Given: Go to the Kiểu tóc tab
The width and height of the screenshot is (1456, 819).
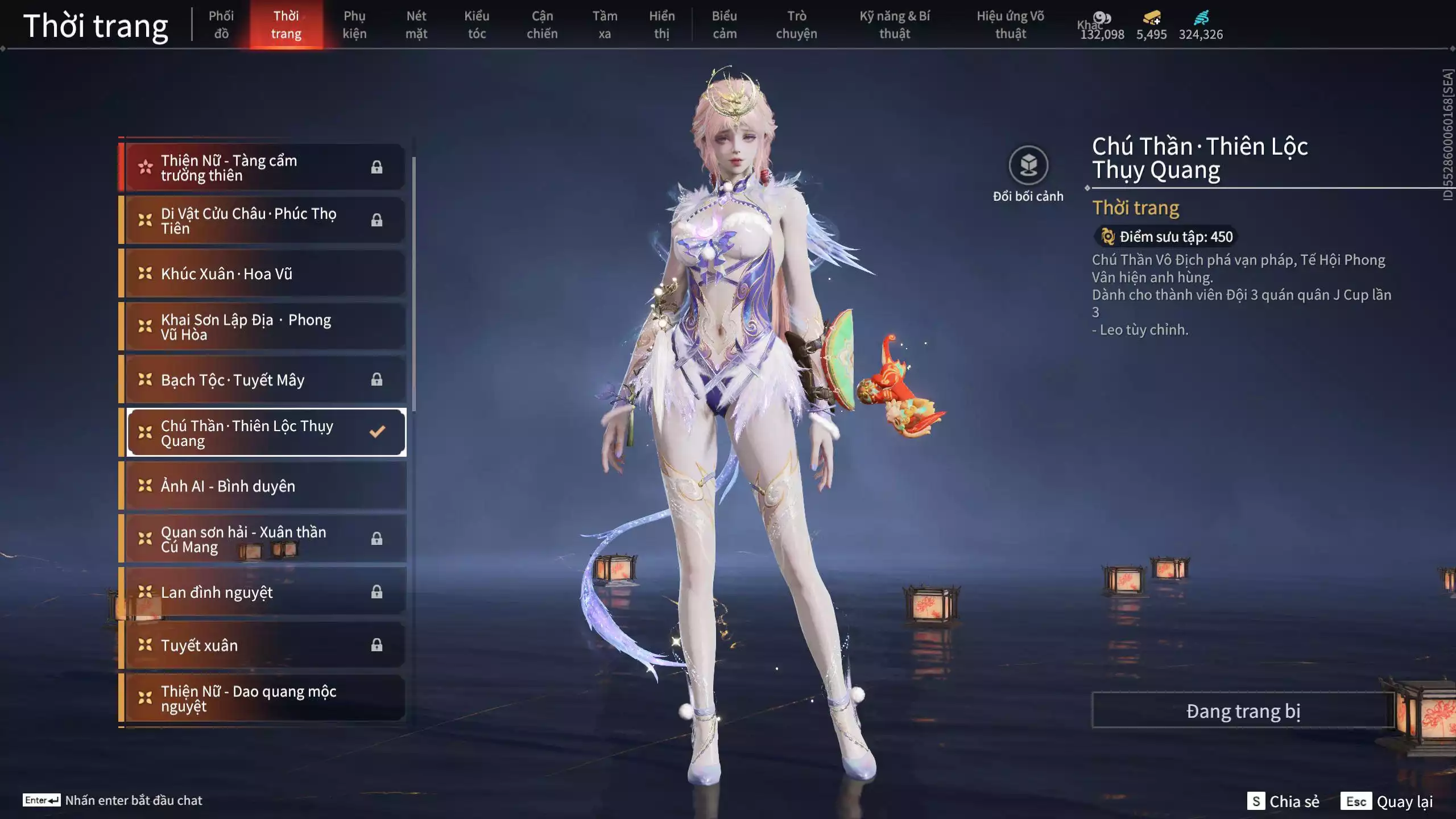Looking at the screenshot, I should tap(477, 24).
